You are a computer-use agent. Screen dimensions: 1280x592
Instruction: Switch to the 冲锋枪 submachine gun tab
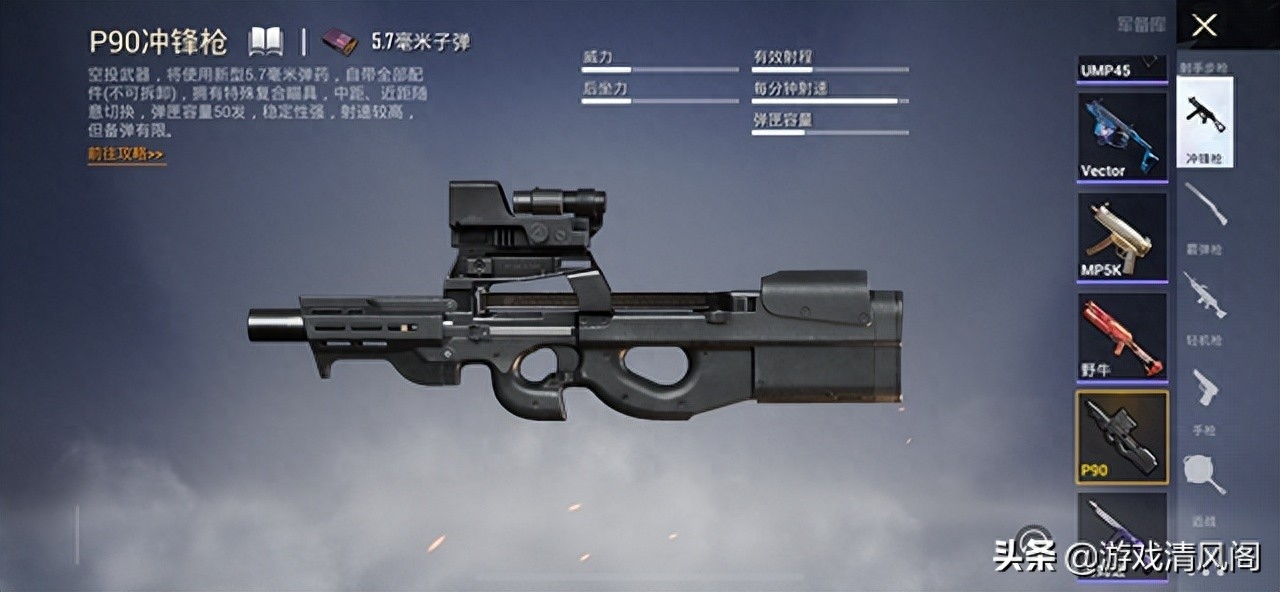point(1204,122)
